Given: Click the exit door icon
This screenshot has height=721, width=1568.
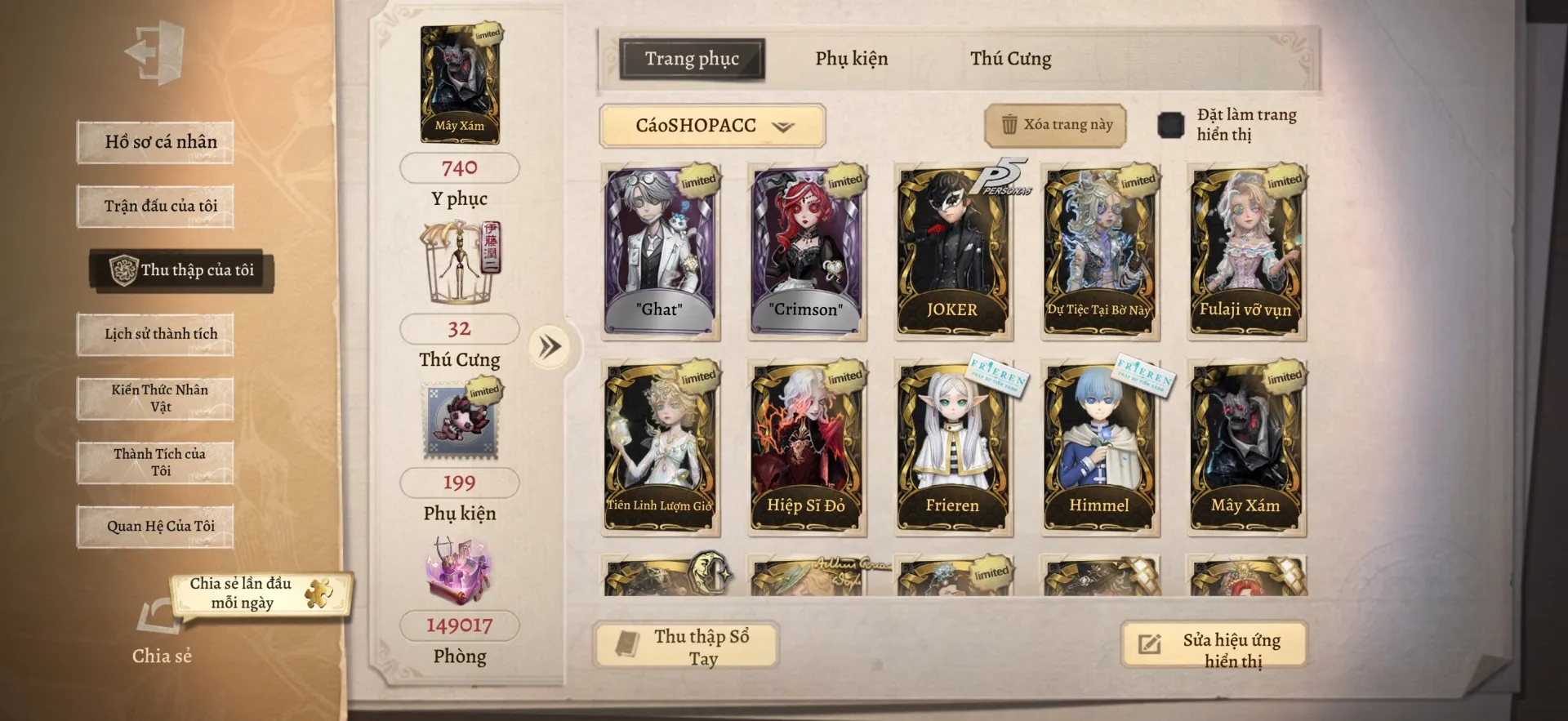Looking at the screenshot, I should [155, 53].
